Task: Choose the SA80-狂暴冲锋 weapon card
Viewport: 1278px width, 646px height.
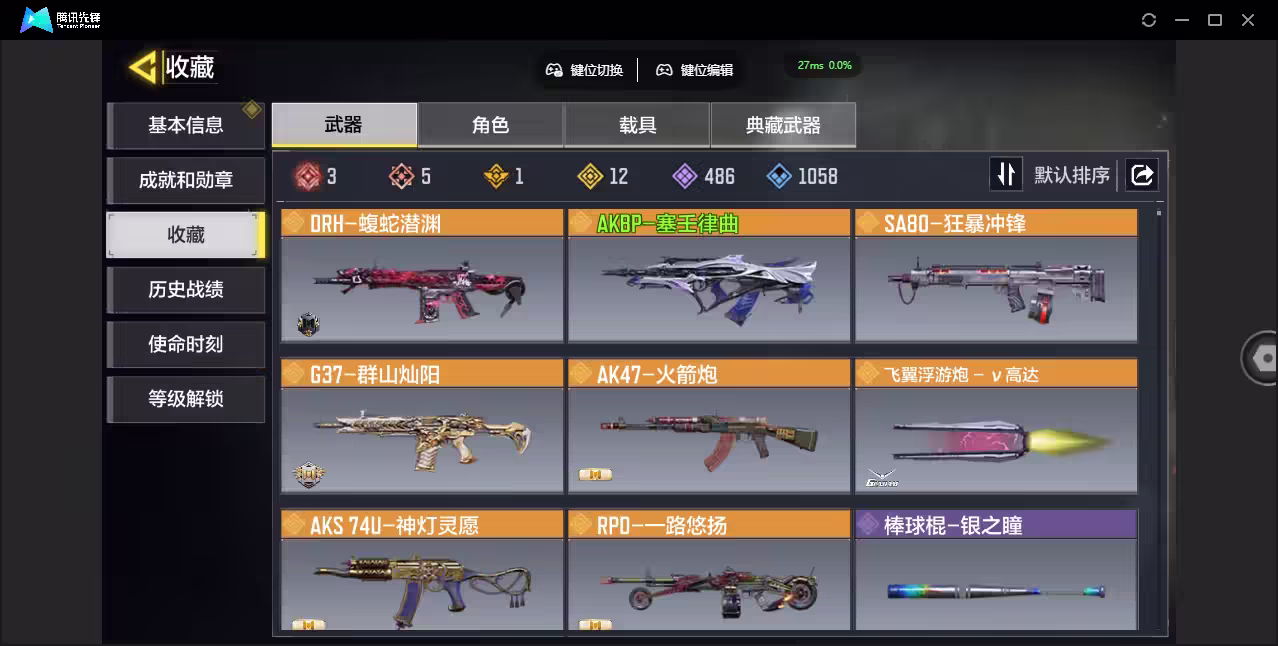Action: tap(996, 276)
